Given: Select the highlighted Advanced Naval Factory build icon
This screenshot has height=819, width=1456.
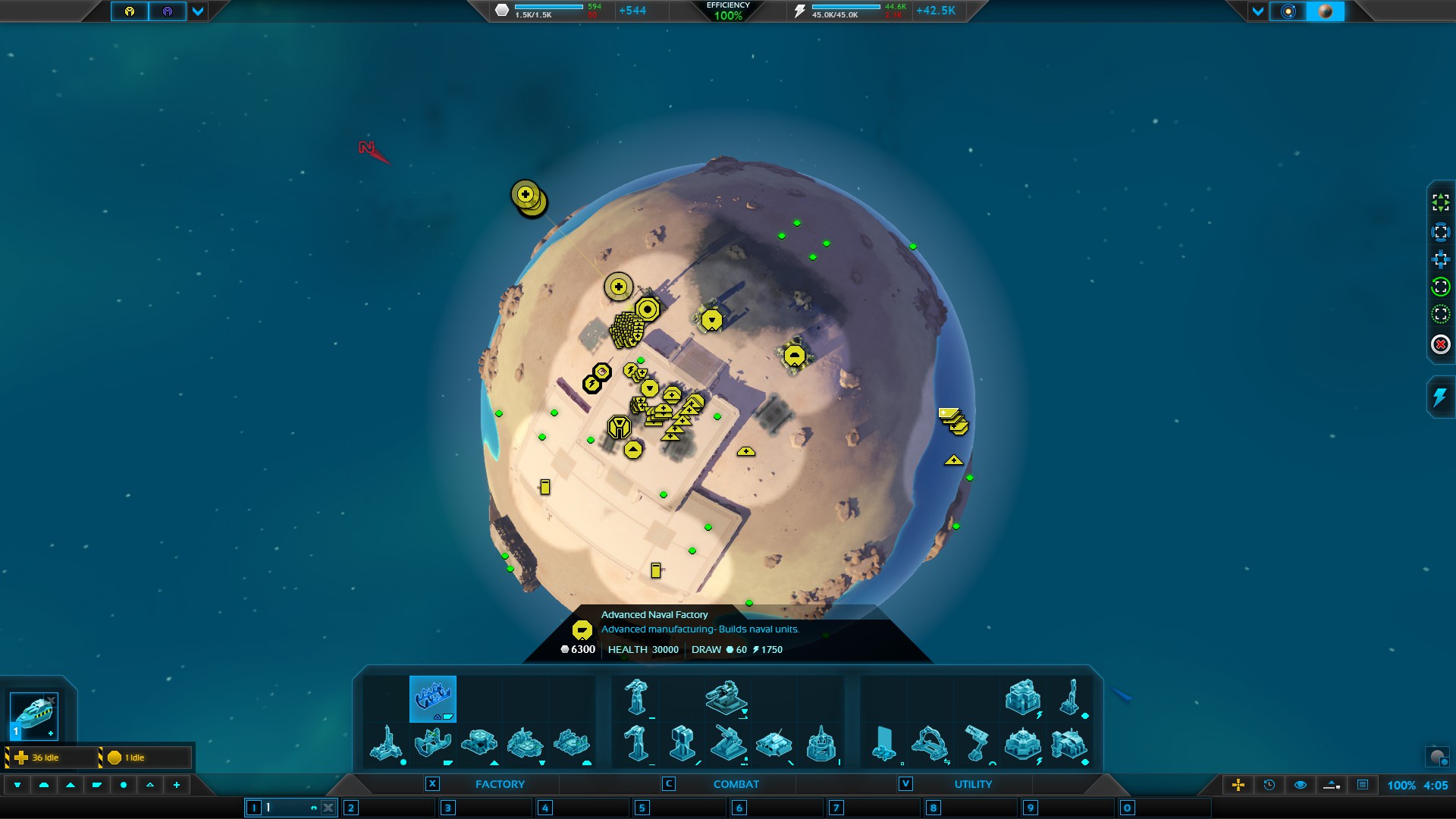Looking at the screenshot, I should (x=433, y=698).
